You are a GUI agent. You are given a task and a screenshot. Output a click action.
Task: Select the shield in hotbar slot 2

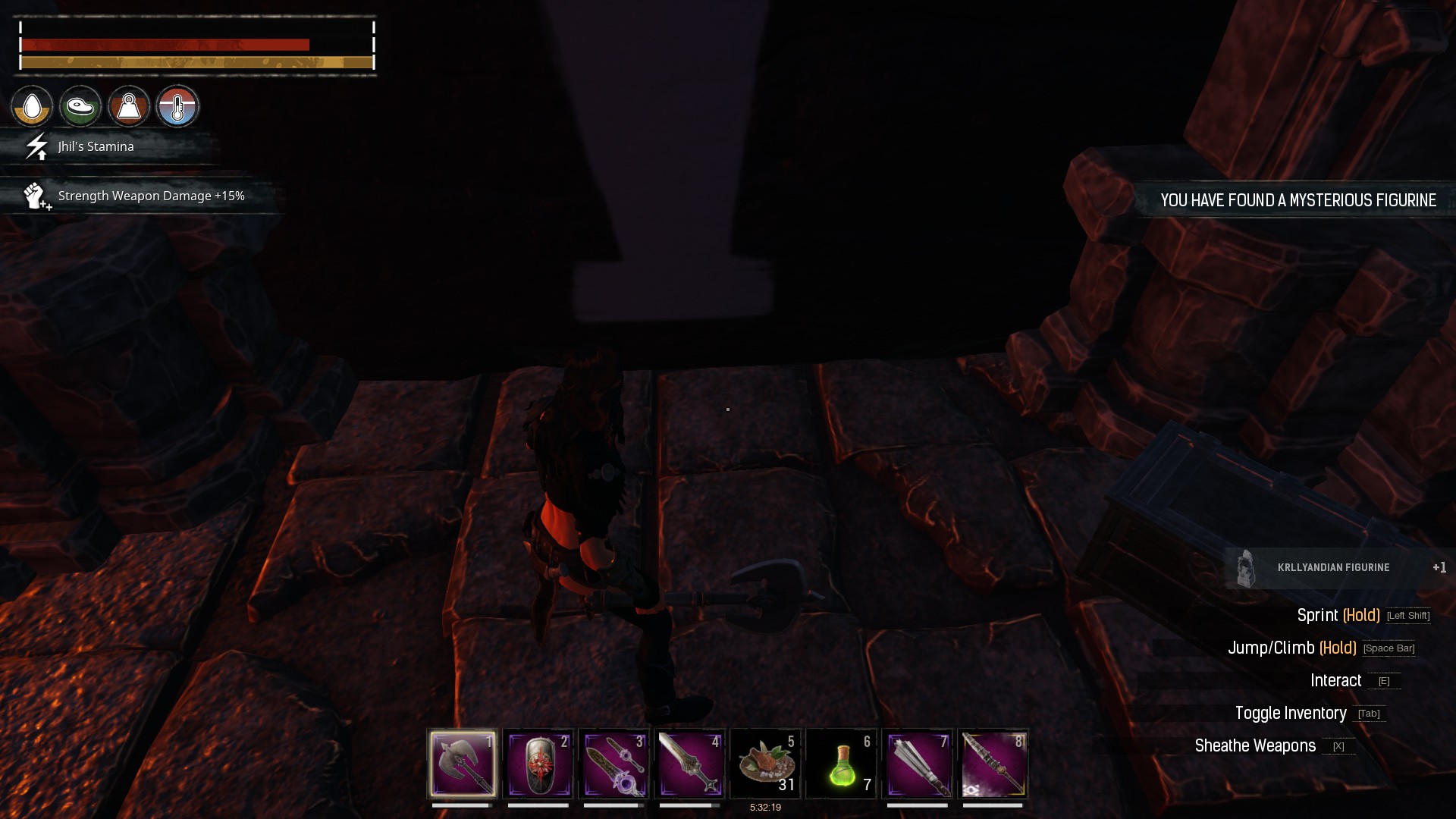[539, 764]
